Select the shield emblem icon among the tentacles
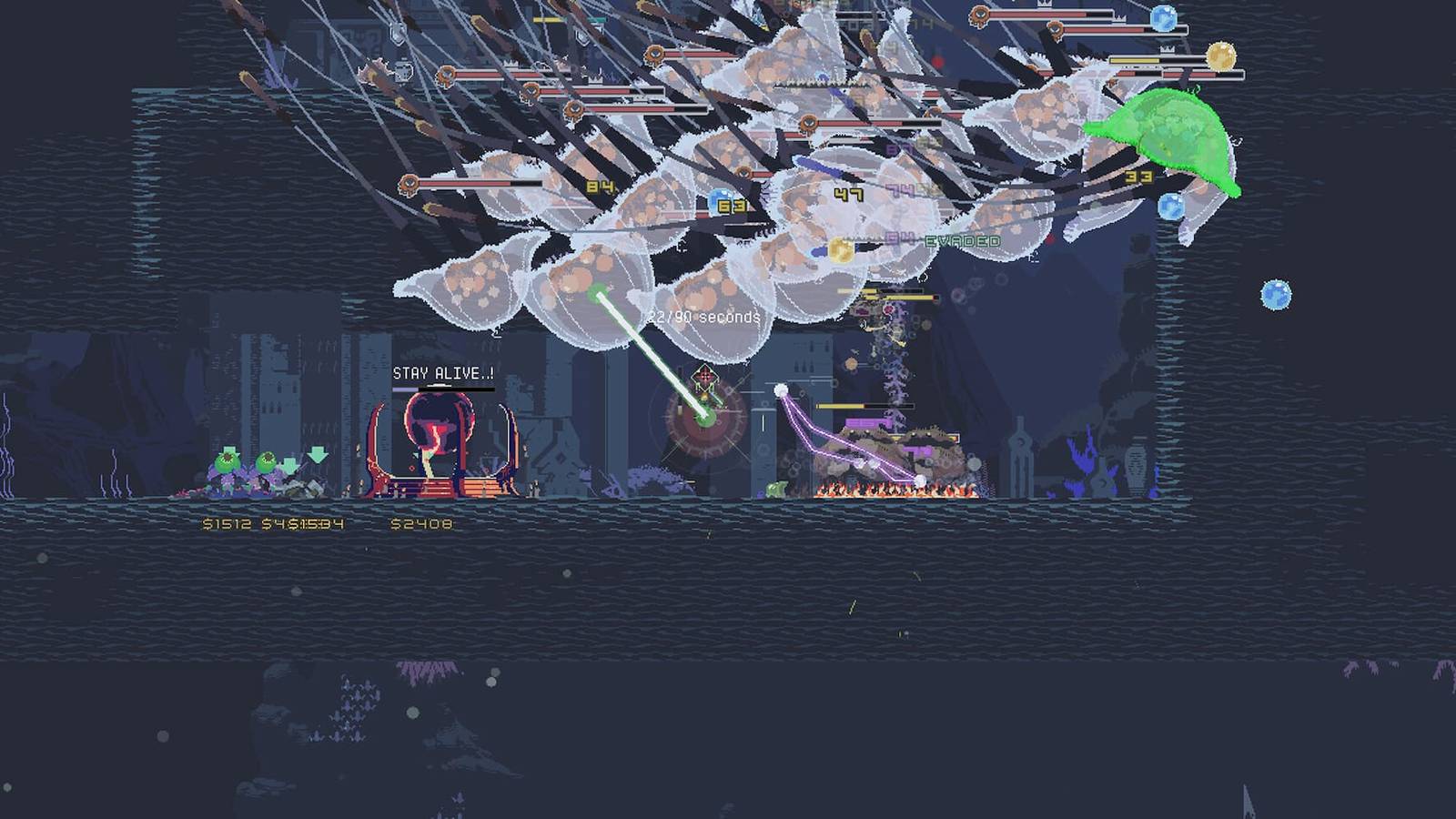 click(x=396, y=36)
